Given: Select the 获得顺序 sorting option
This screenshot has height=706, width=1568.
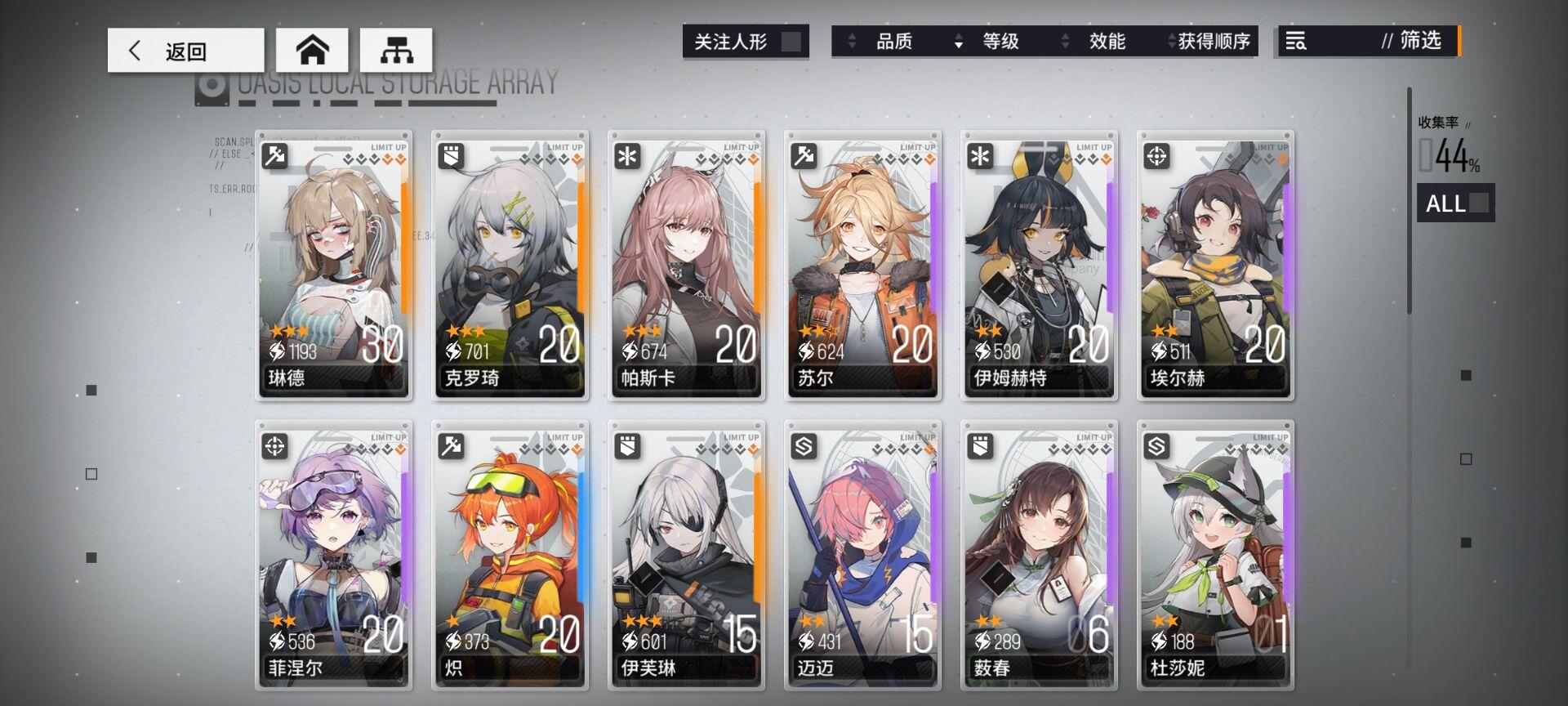Looking at the screenshot, I should click(1214, 42).
